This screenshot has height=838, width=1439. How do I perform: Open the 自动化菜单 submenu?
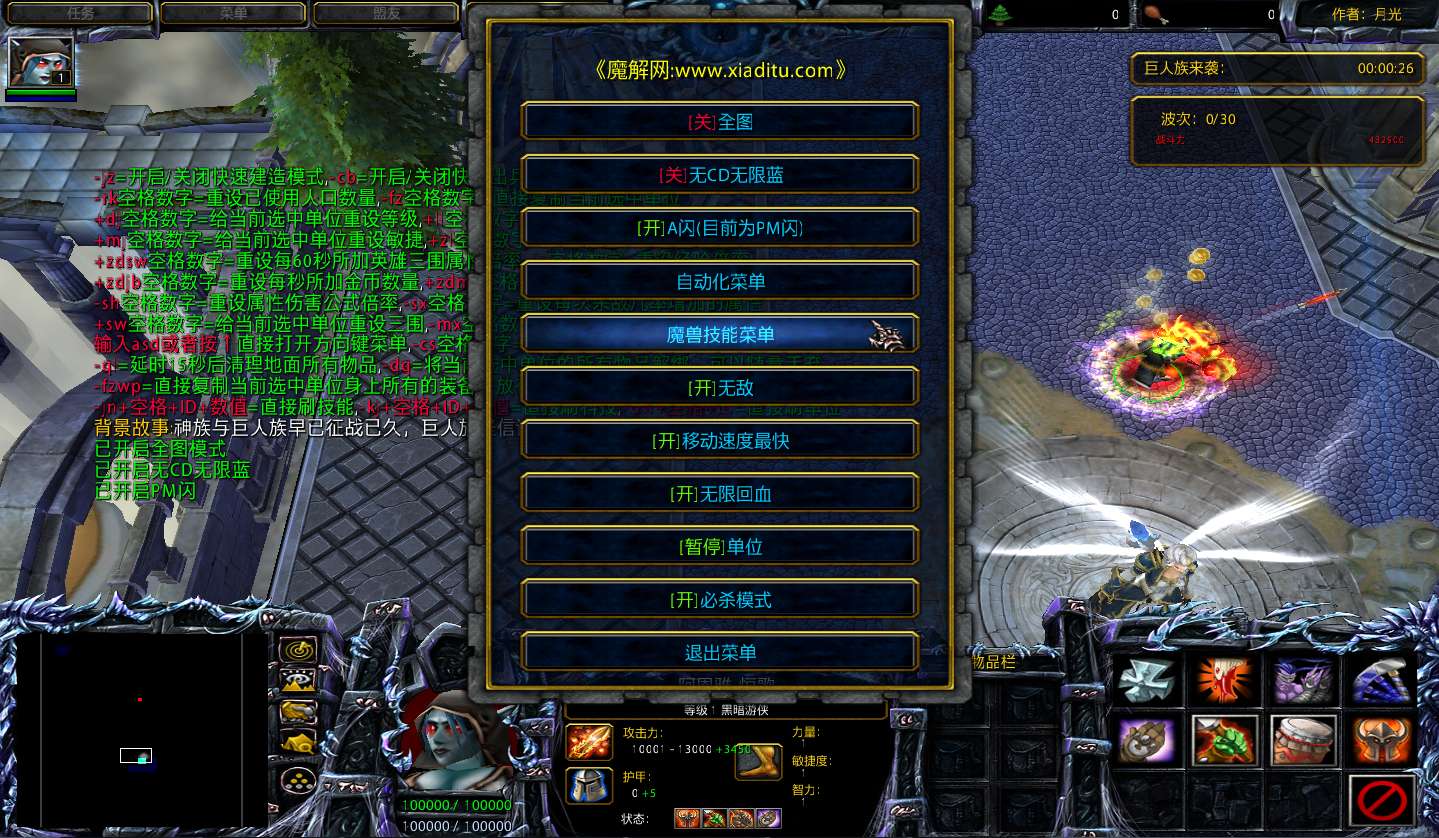point(720,281)
